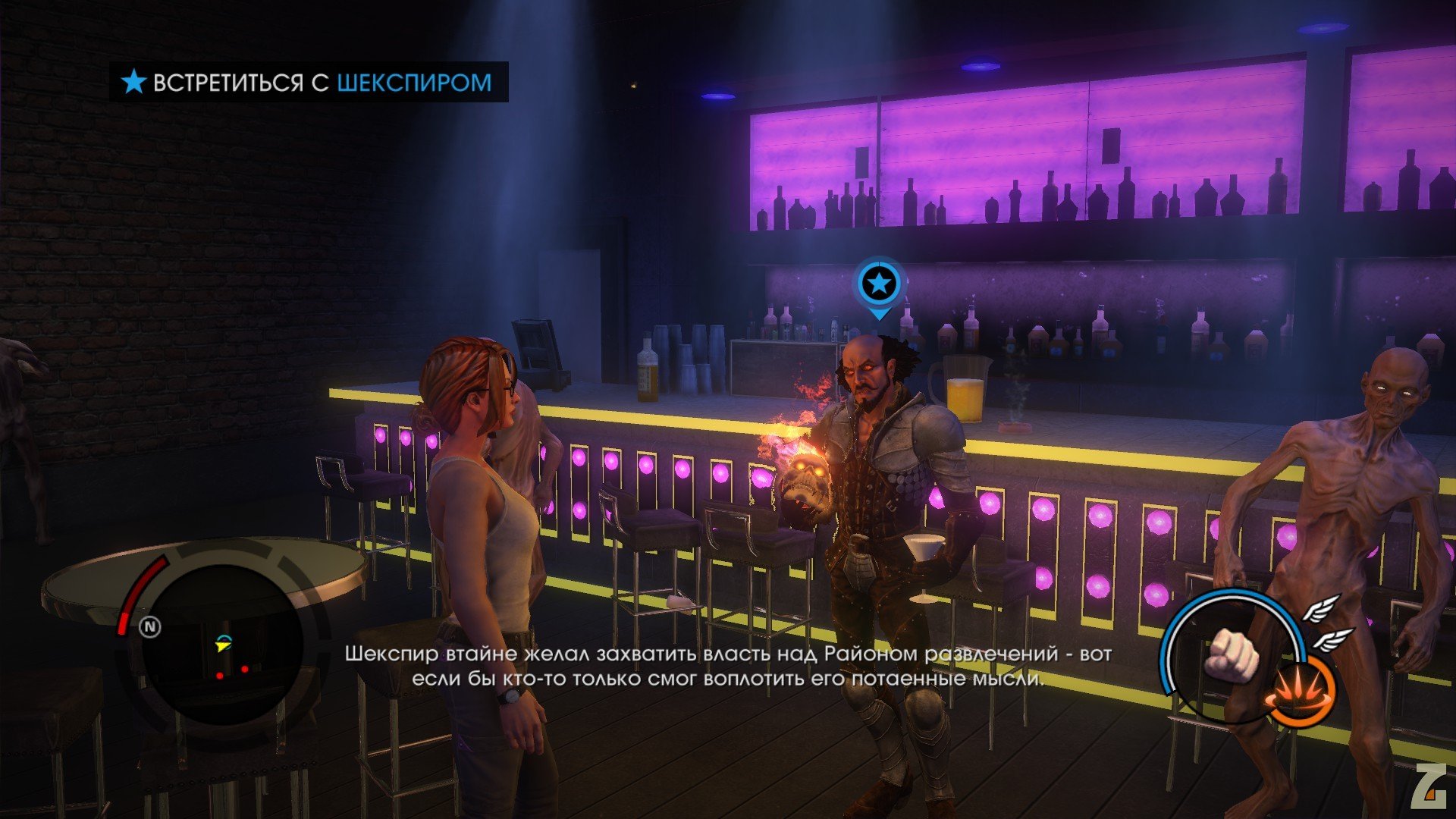Select the 'Встретиться с Шекспиром' objective tracker
This screenshot has height=819, width=1456.
[x=309, y=82]
